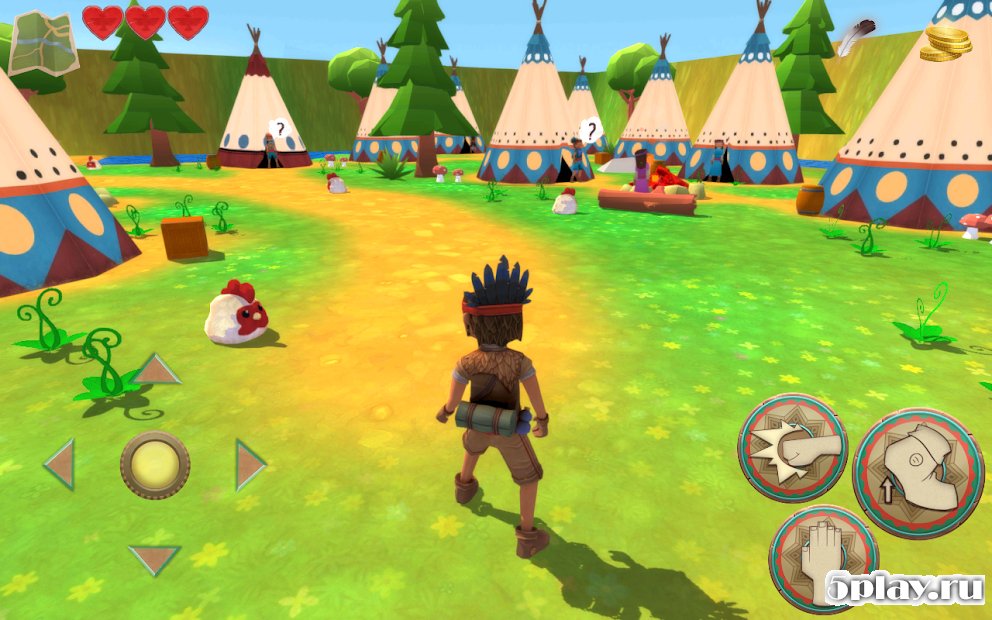This screenshot has width=992, height=620.
Task: Tap the D-pad right arrow
Action: 250,465
